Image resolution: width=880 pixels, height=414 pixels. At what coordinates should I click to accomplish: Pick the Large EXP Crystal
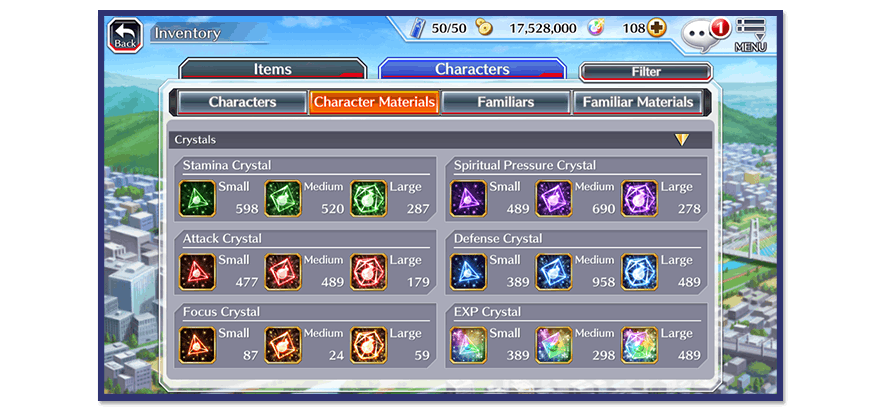639,345
